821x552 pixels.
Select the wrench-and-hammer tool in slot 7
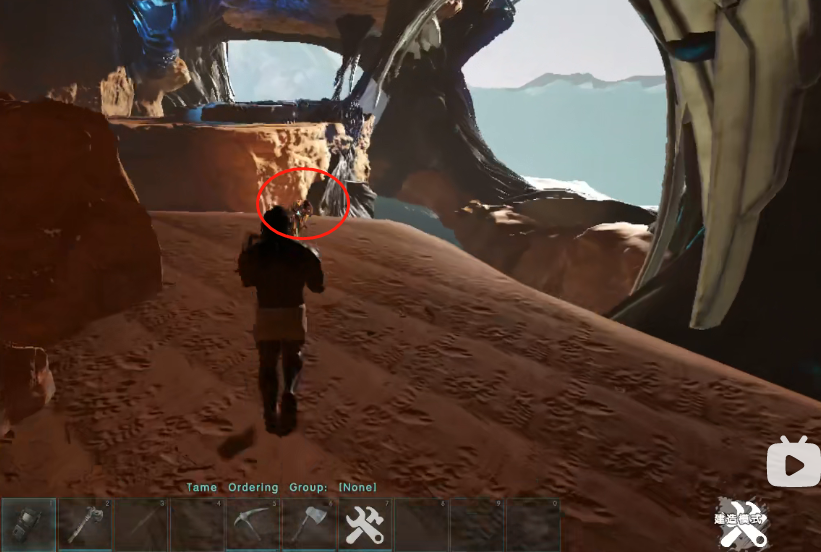click(365, 525)
